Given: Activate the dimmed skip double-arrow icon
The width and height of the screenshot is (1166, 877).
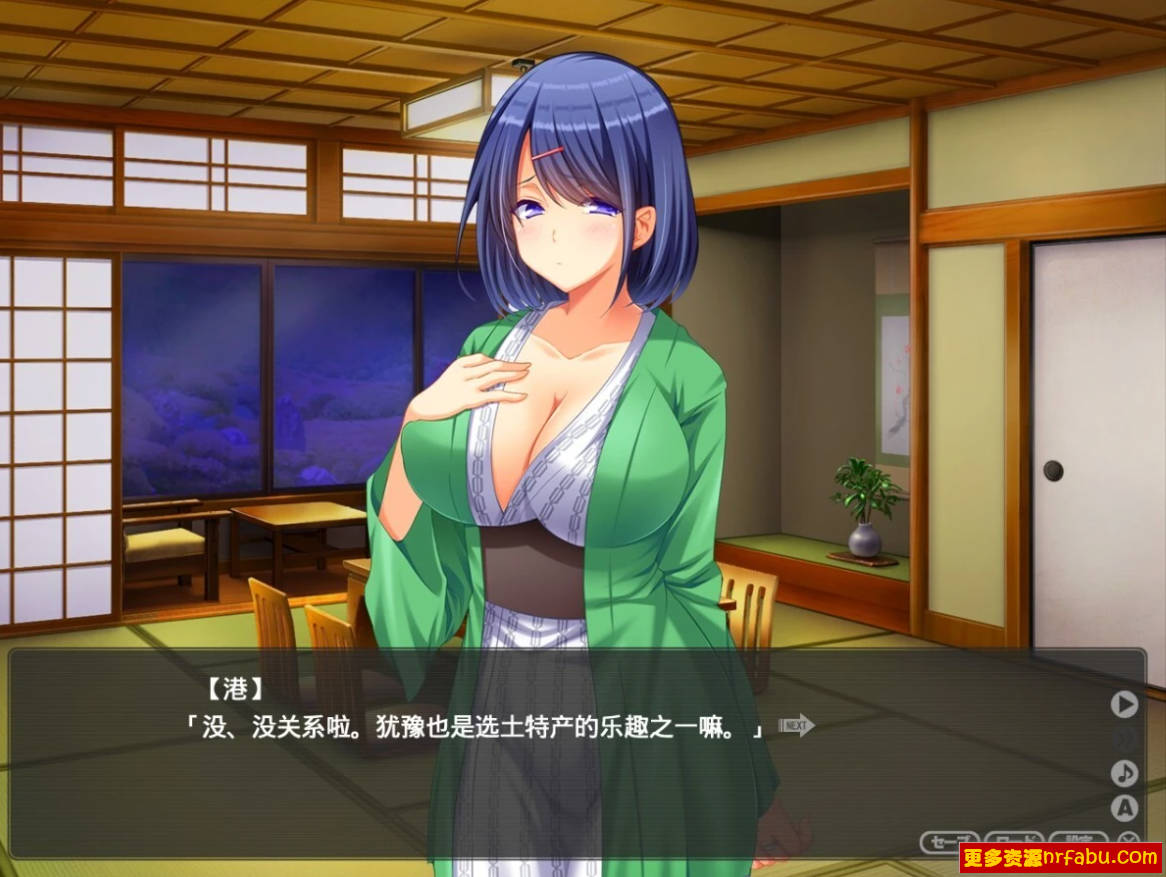Looking at the screenshot, I should click(1125, 739).
